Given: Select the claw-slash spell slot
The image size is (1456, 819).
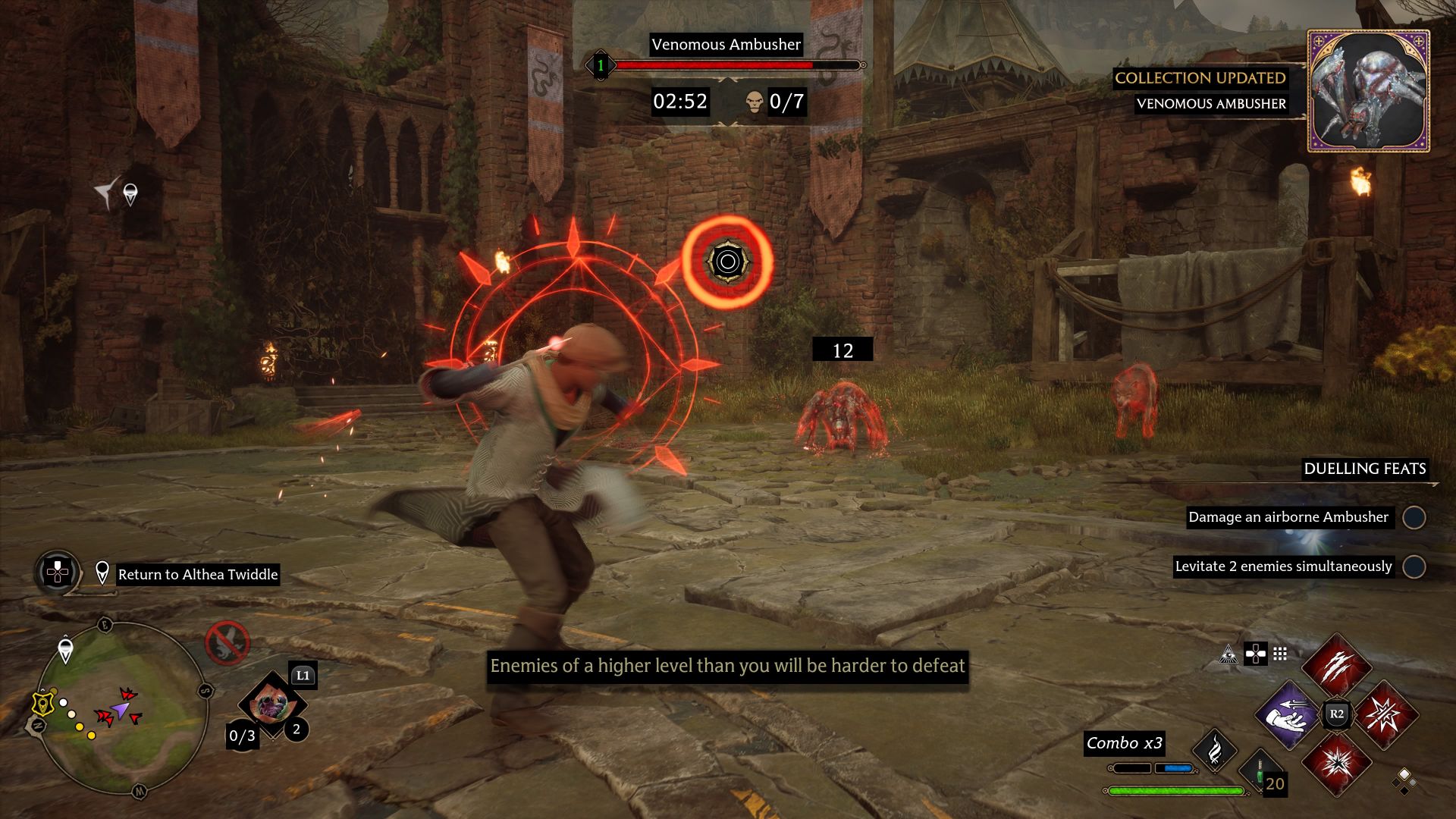Looking at the screenshot, I should click(1336, 667).
